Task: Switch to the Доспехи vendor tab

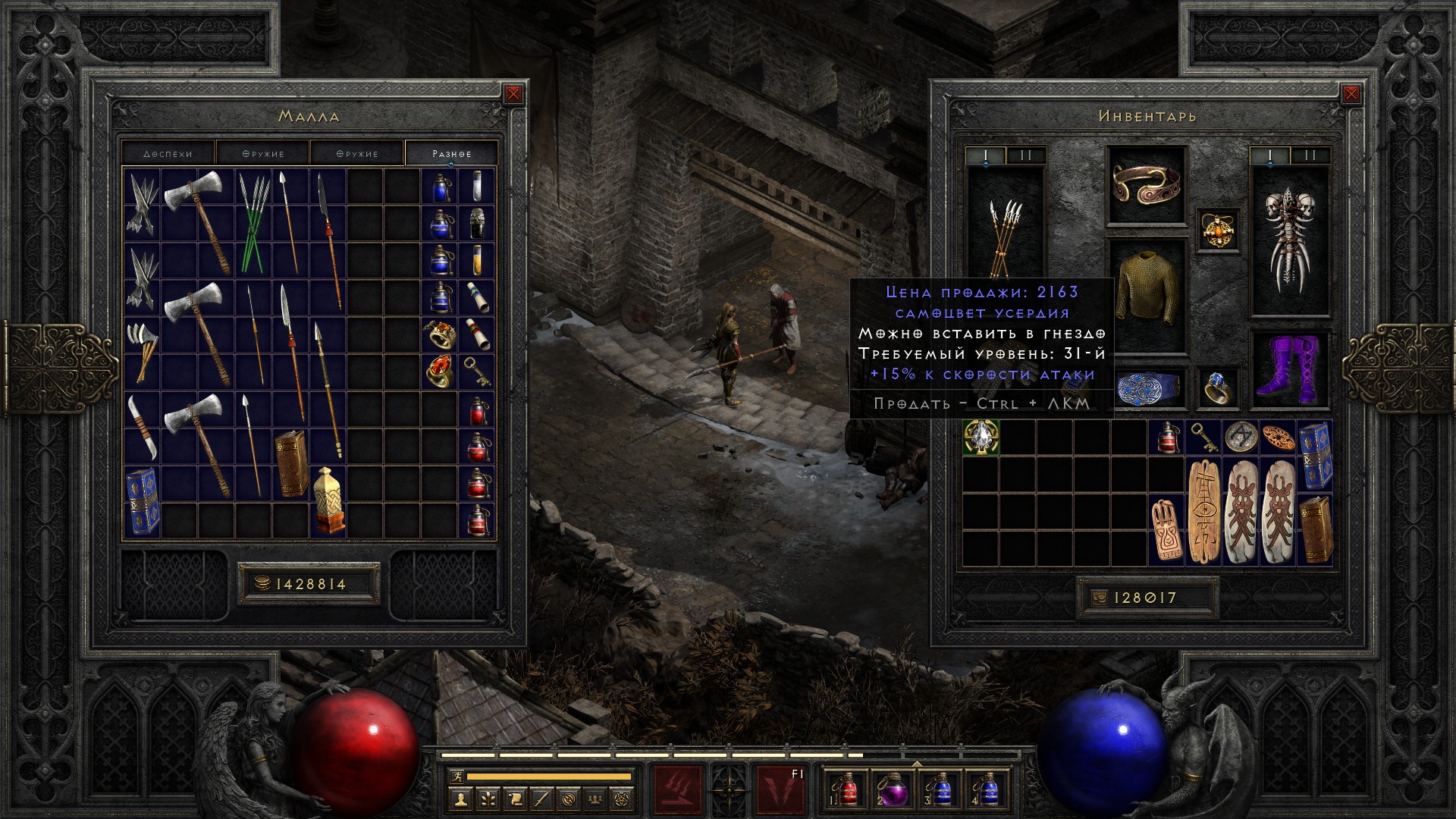Action: pyautogui.click(x=168, y=153)
